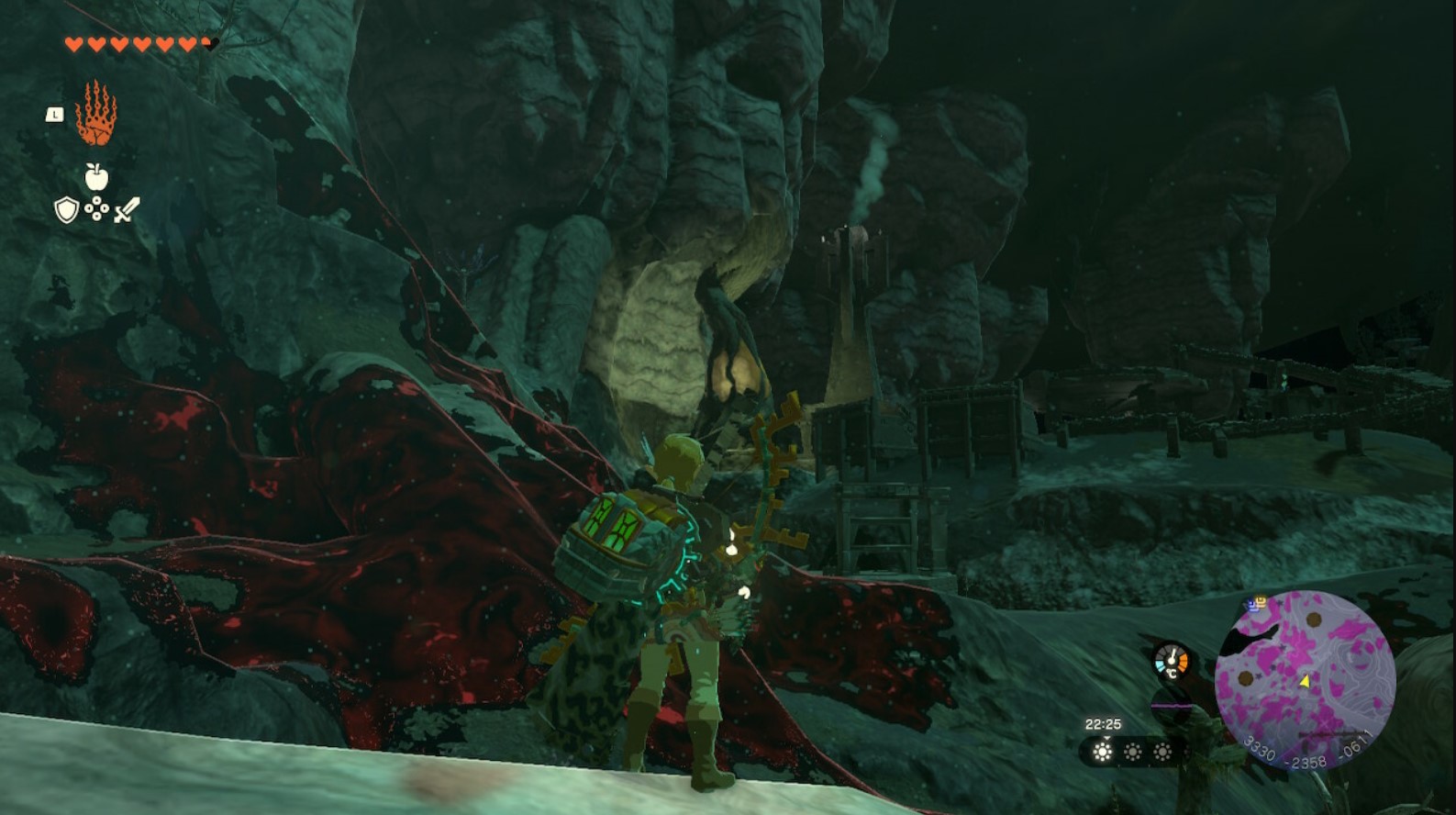Click the first sun weather icon
Screen dimensions: 1456x815
[x=1102, y=752]
